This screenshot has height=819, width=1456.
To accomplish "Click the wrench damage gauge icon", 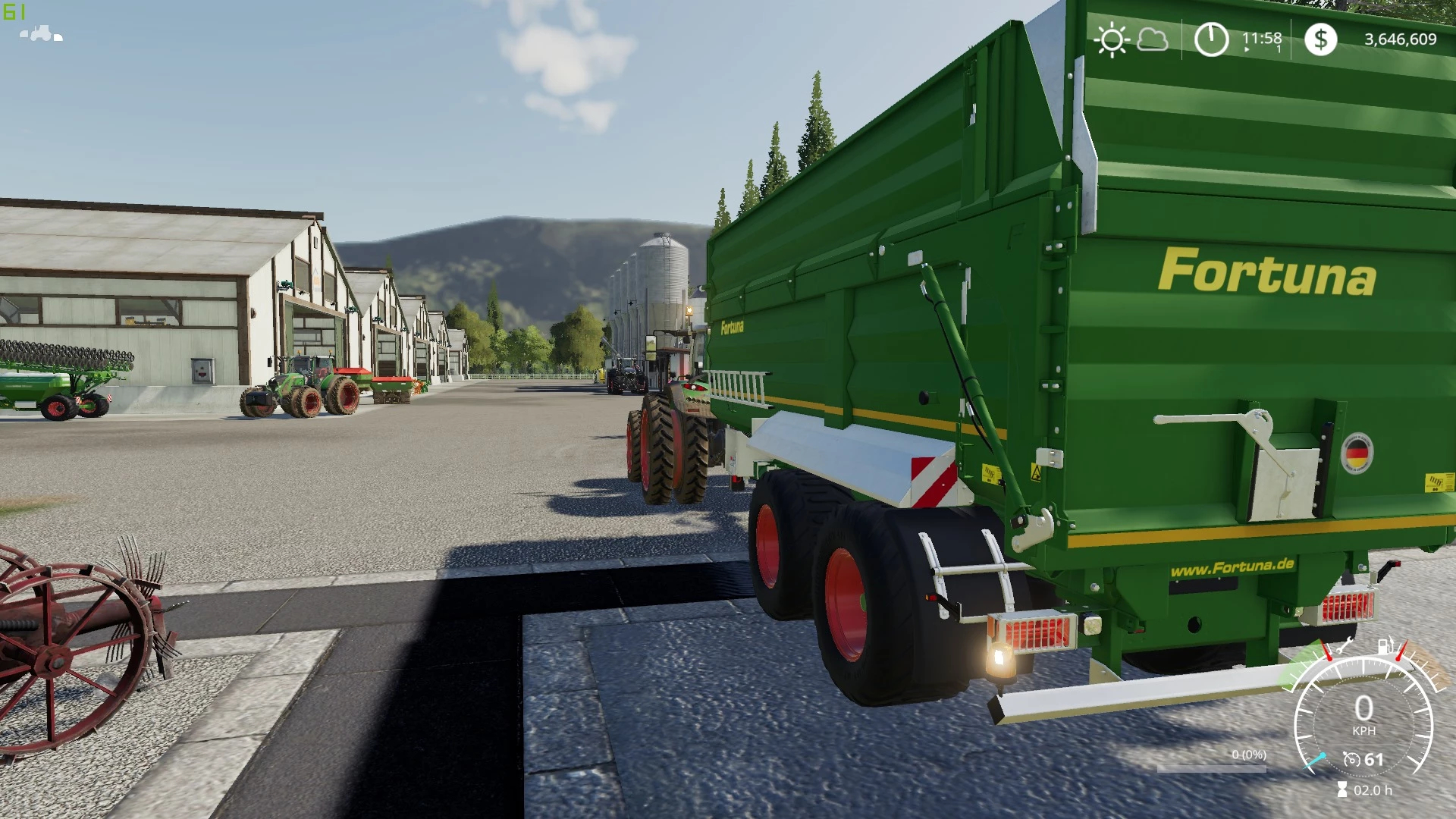I will (x=1344, y=646).
